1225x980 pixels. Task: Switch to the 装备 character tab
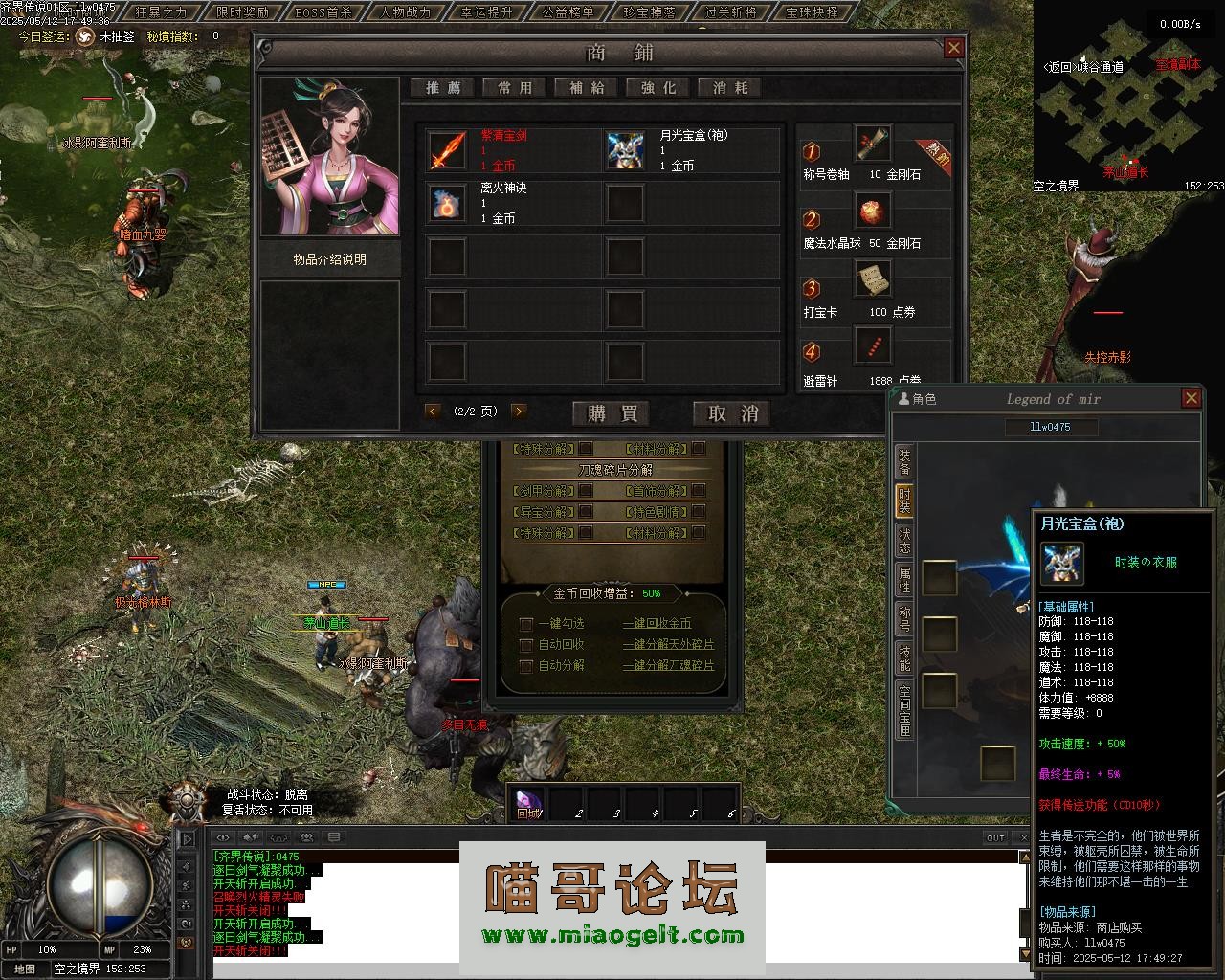[x=904, y=462]
